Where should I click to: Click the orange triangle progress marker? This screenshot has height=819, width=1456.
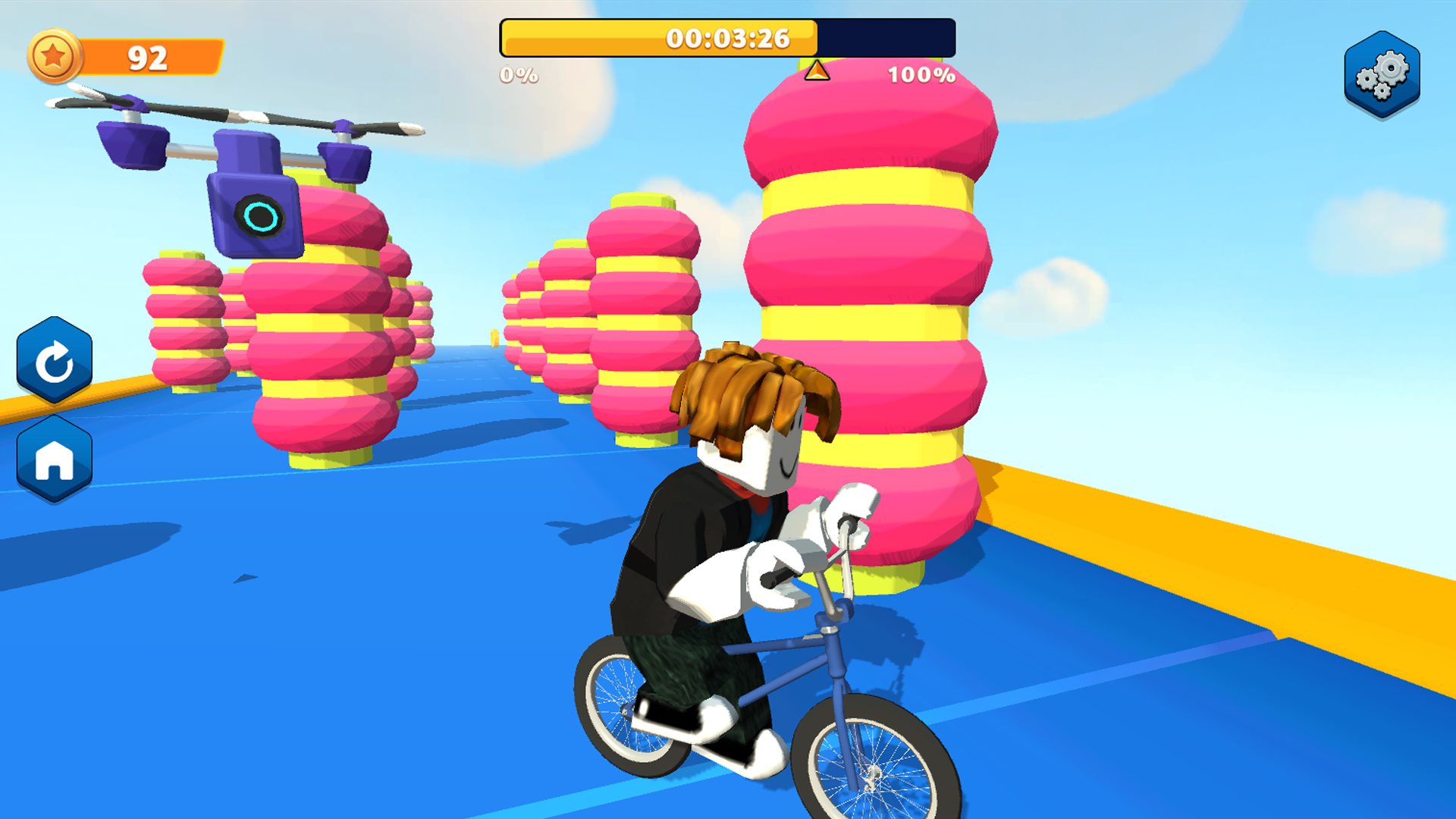point(817,71)
